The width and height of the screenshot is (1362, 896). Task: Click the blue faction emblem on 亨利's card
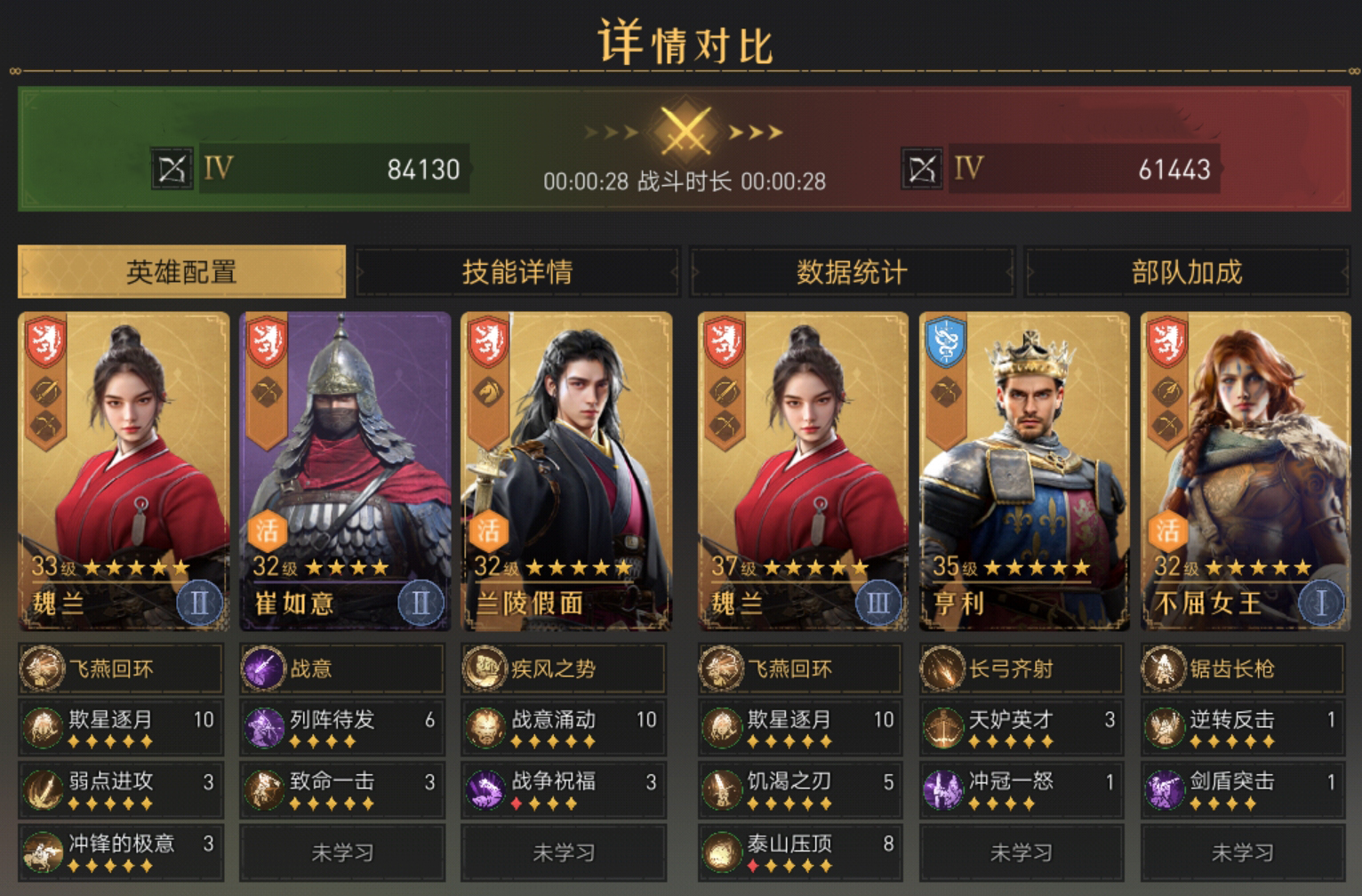[x=943, y=340]
